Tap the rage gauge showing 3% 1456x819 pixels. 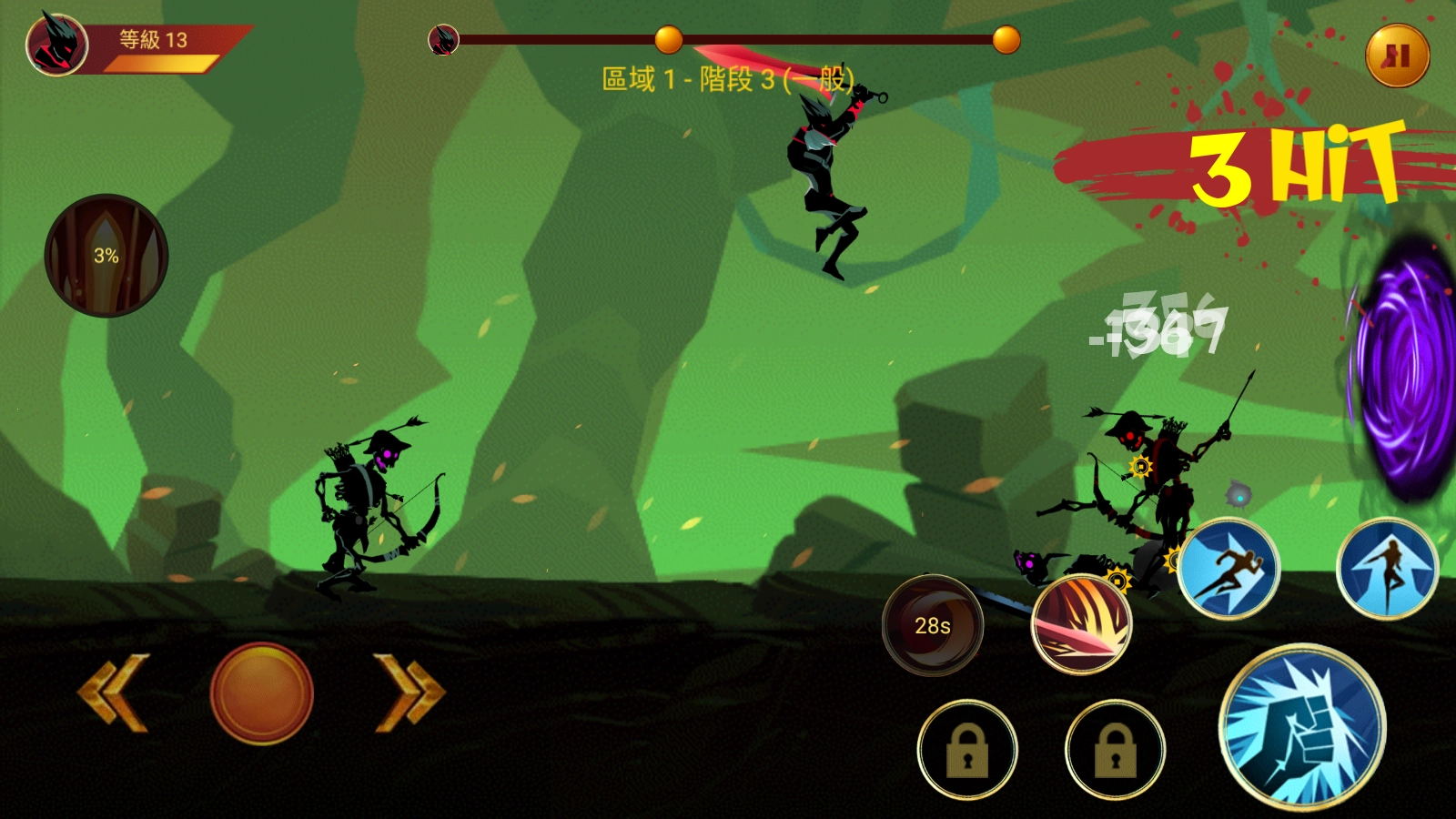click(106, 256)
